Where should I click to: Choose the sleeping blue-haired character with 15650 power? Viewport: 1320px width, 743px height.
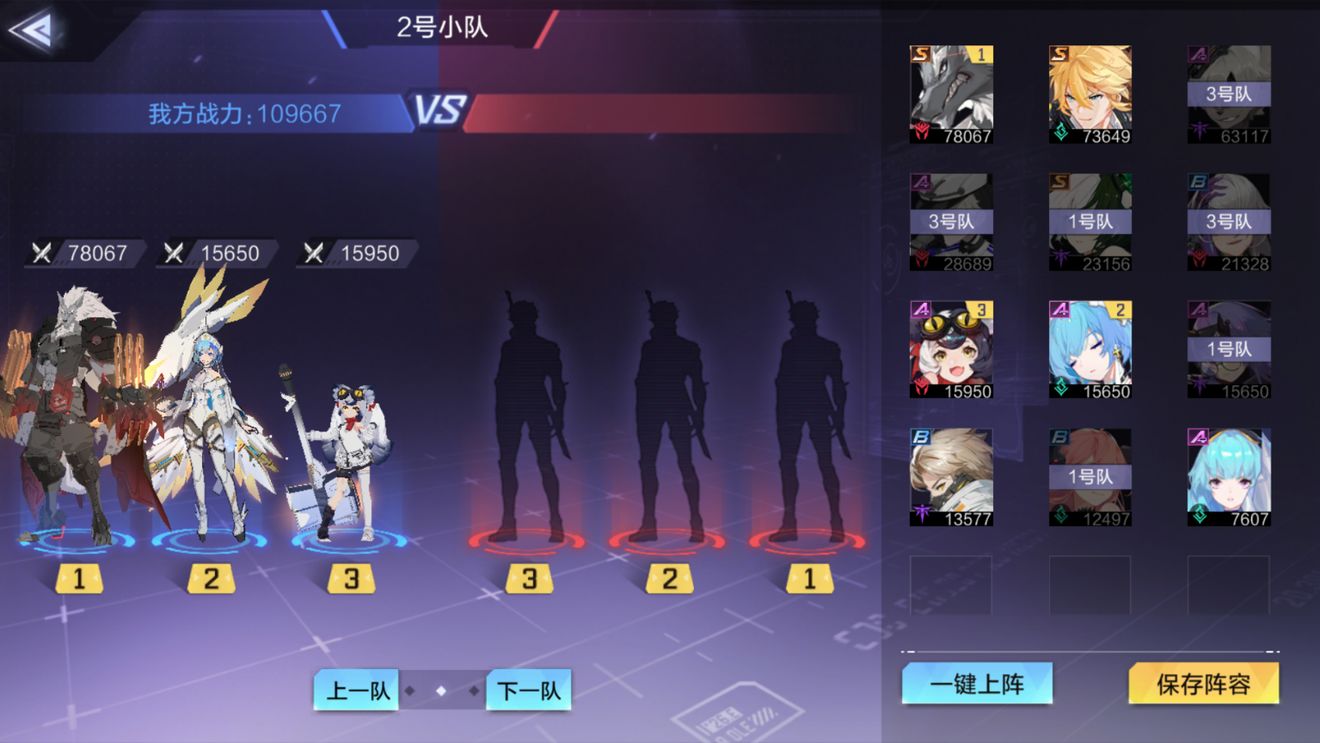click(1089, 348)
